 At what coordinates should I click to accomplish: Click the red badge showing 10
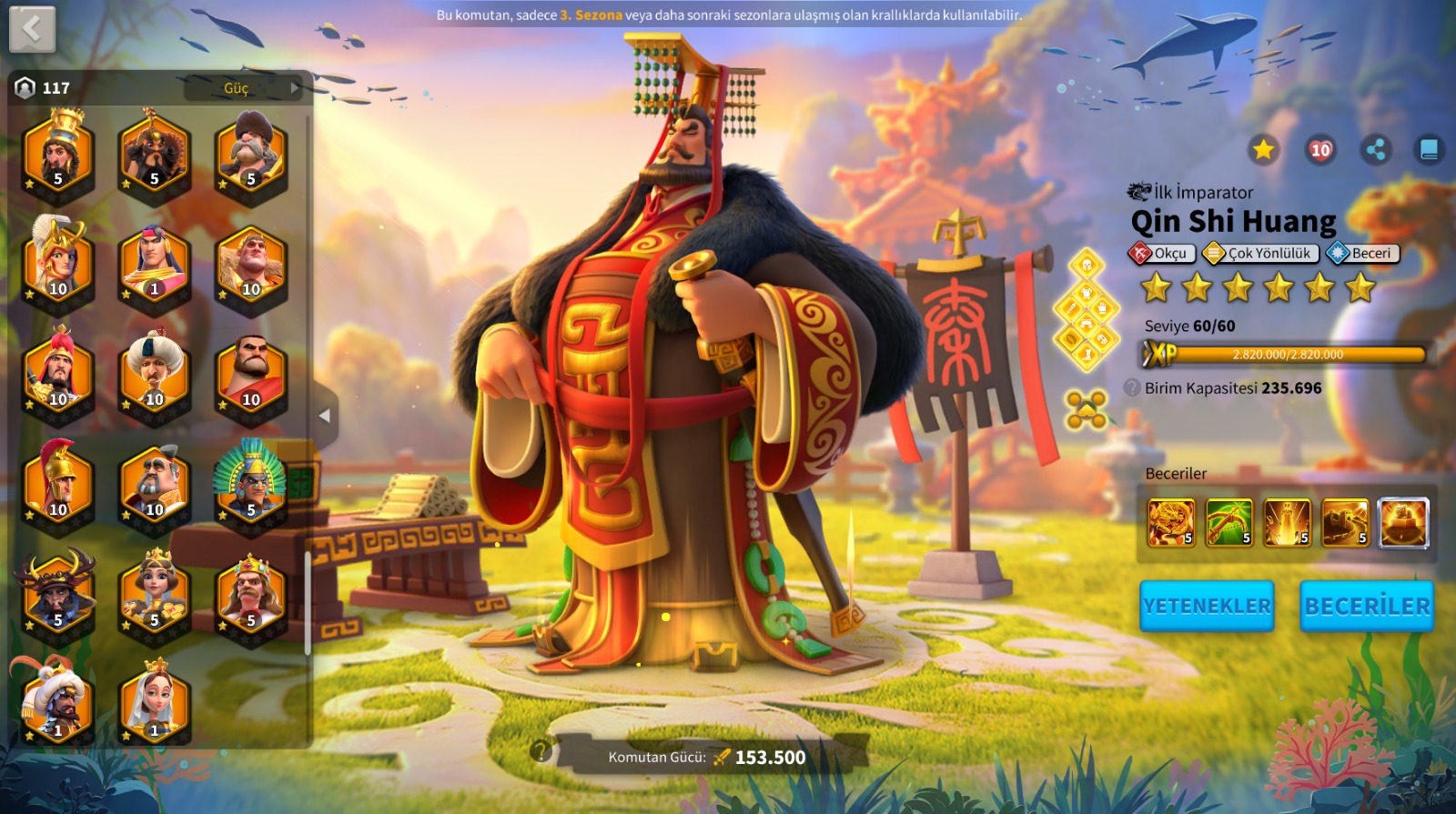pyautogui.click(x=1320, y=150)
